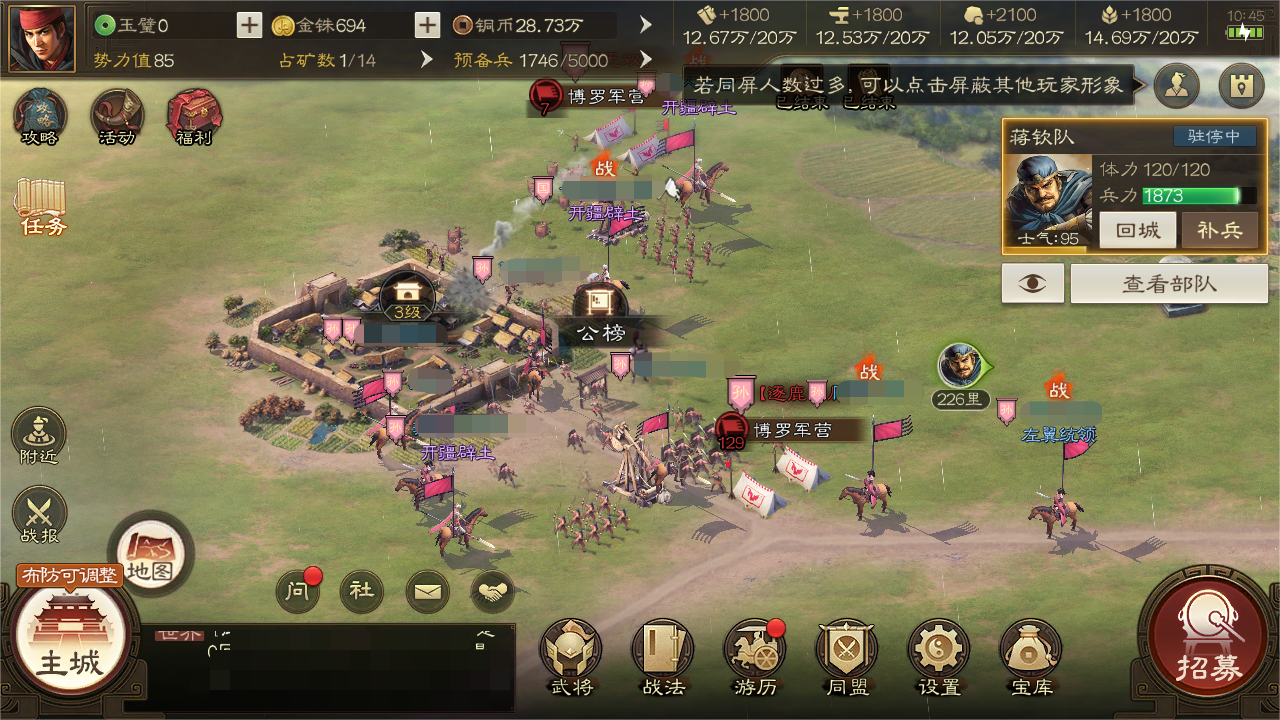Replenish troops with 补兵 button
Image resolution: width=1280 pixels, height=720 pixels.
pyautogui.click(x=1219, y=230)
